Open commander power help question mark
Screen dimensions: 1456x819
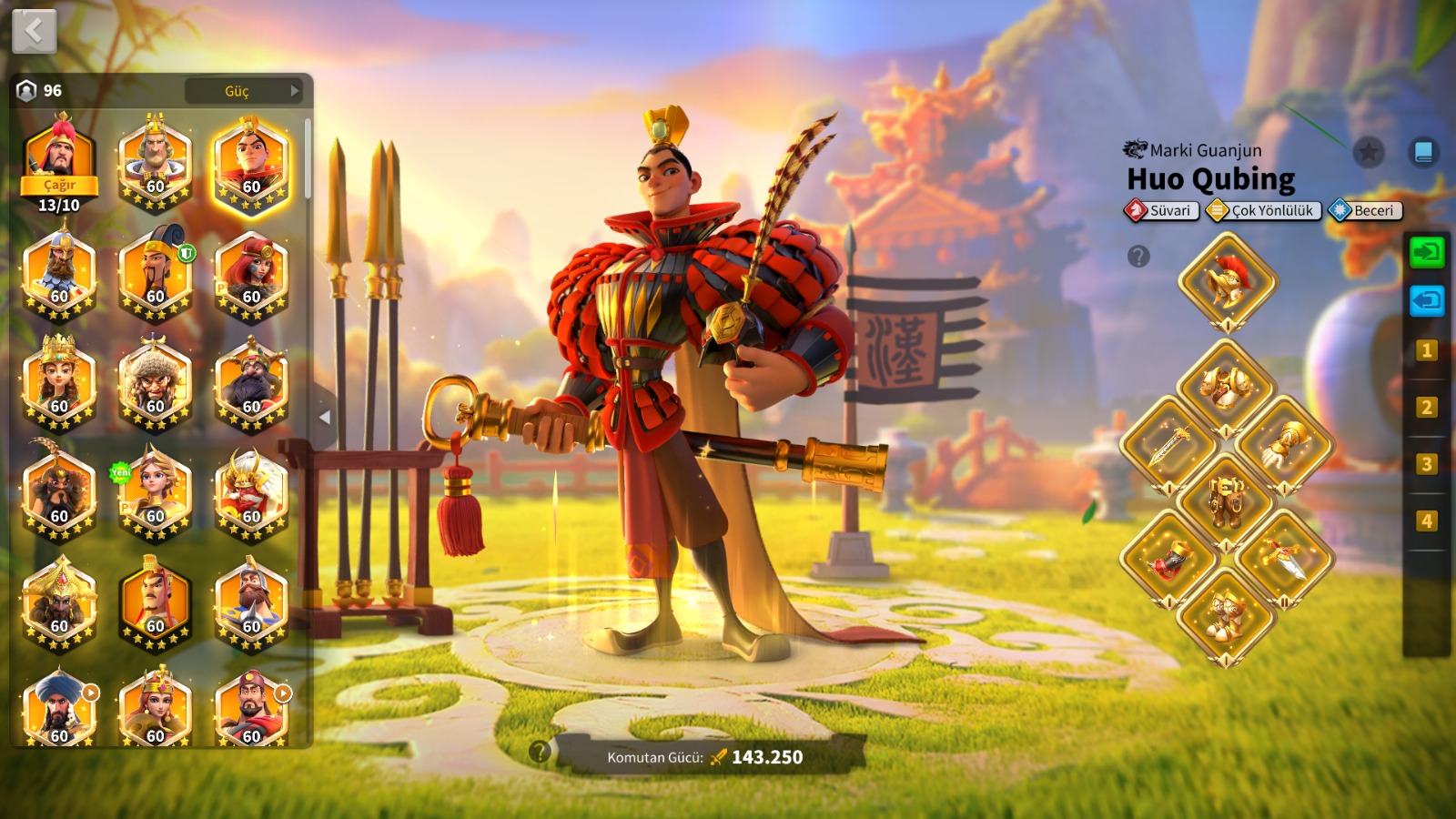point(540,752)
